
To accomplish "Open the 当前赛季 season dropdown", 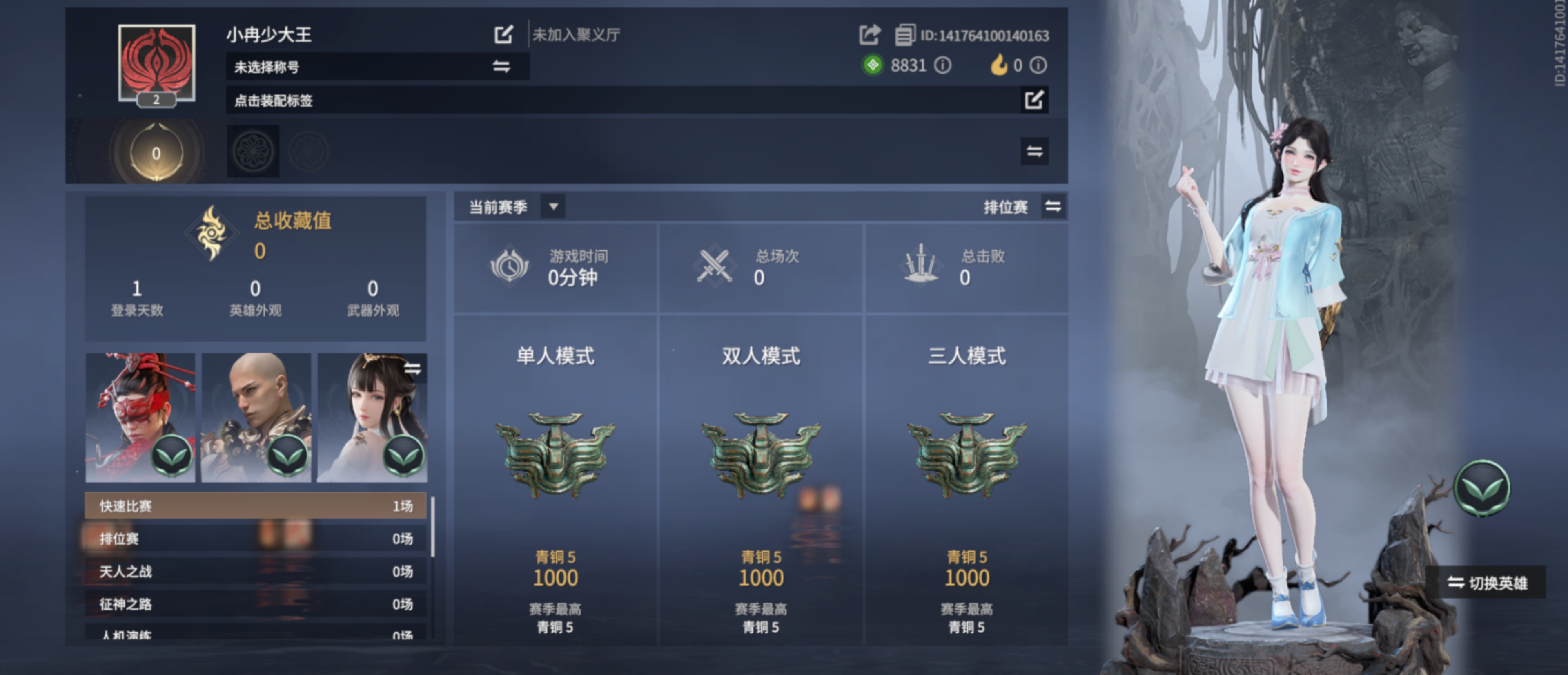I will 553,206.
